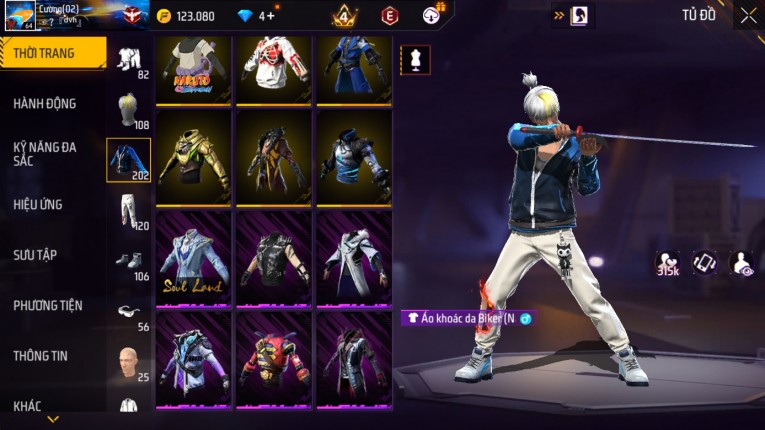
Task: Select the black studded vest item
Action: 274,258
